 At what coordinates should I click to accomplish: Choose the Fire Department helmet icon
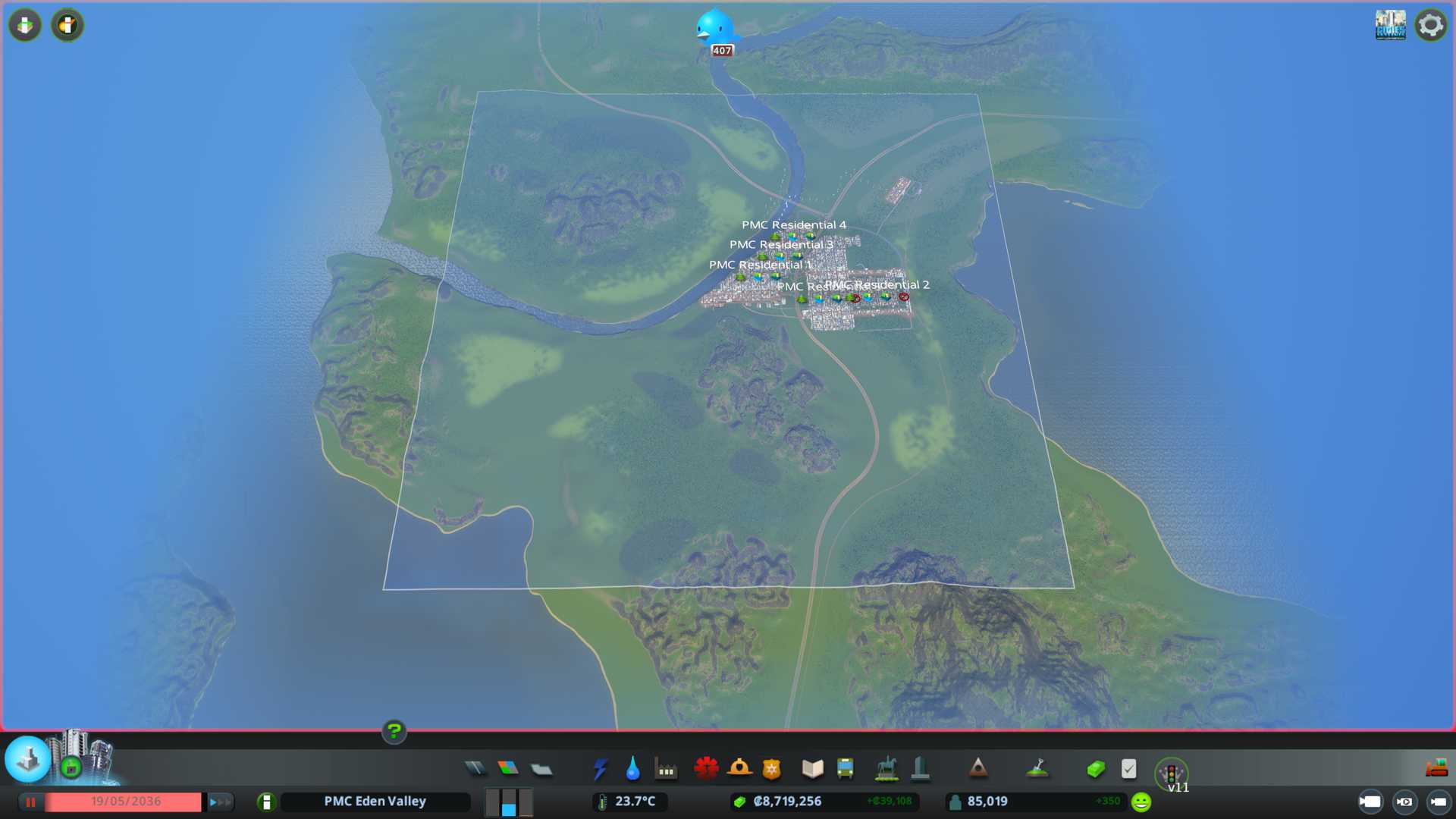click(x=739, y=769)
